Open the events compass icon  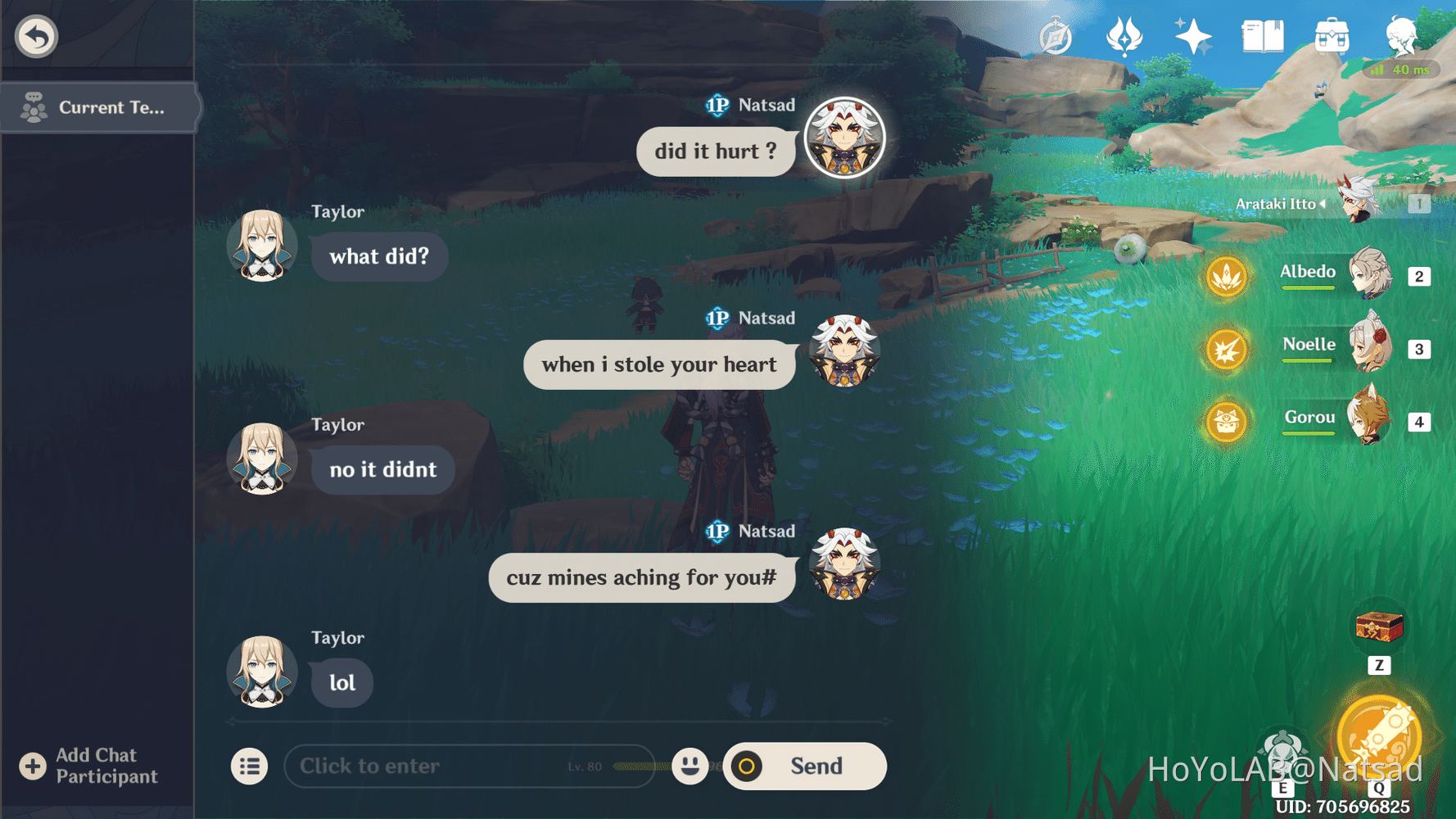click(x=1055, y=34)
